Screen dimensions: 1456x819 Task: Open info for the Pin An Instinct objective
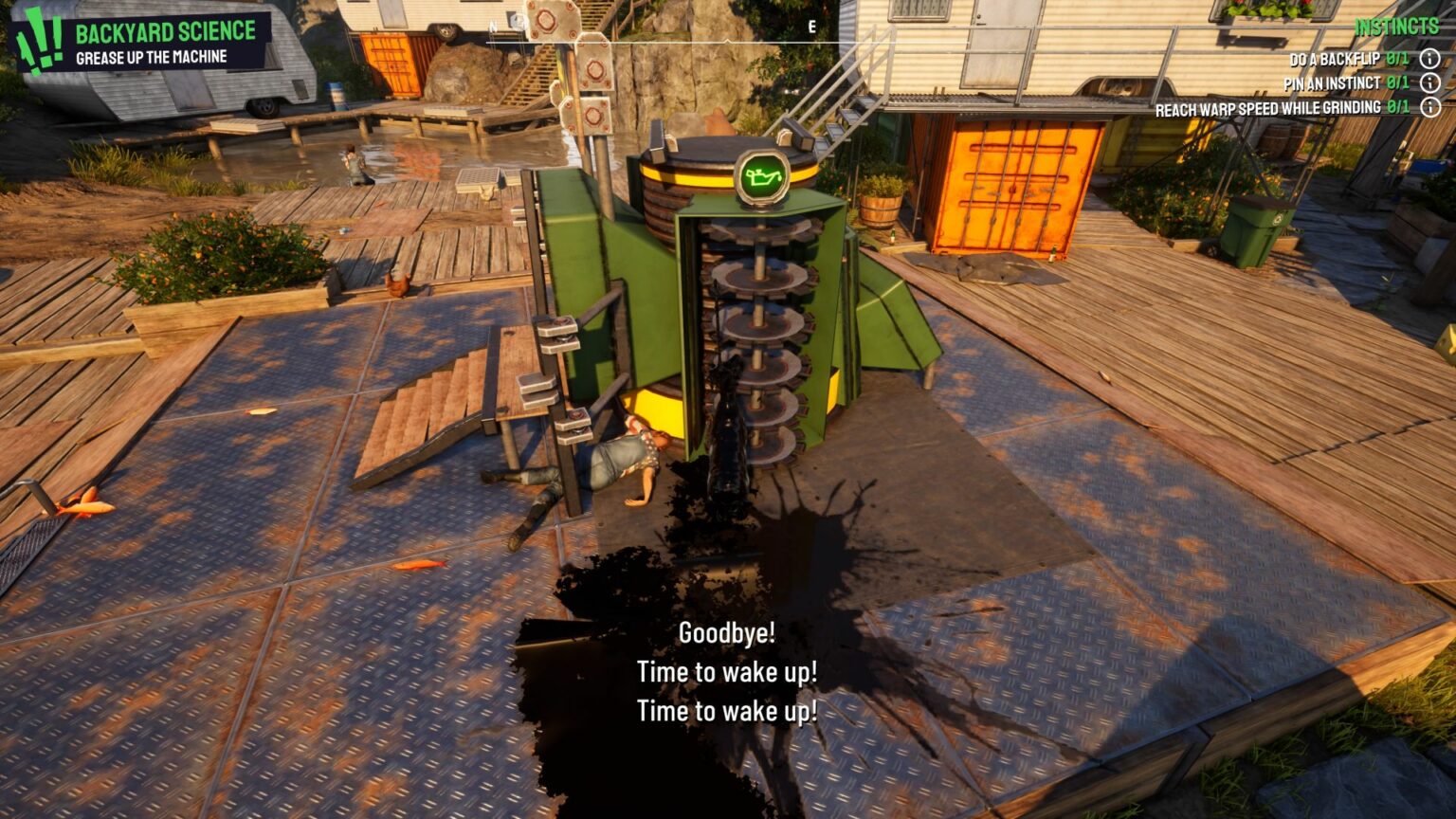click(1429, 82)
